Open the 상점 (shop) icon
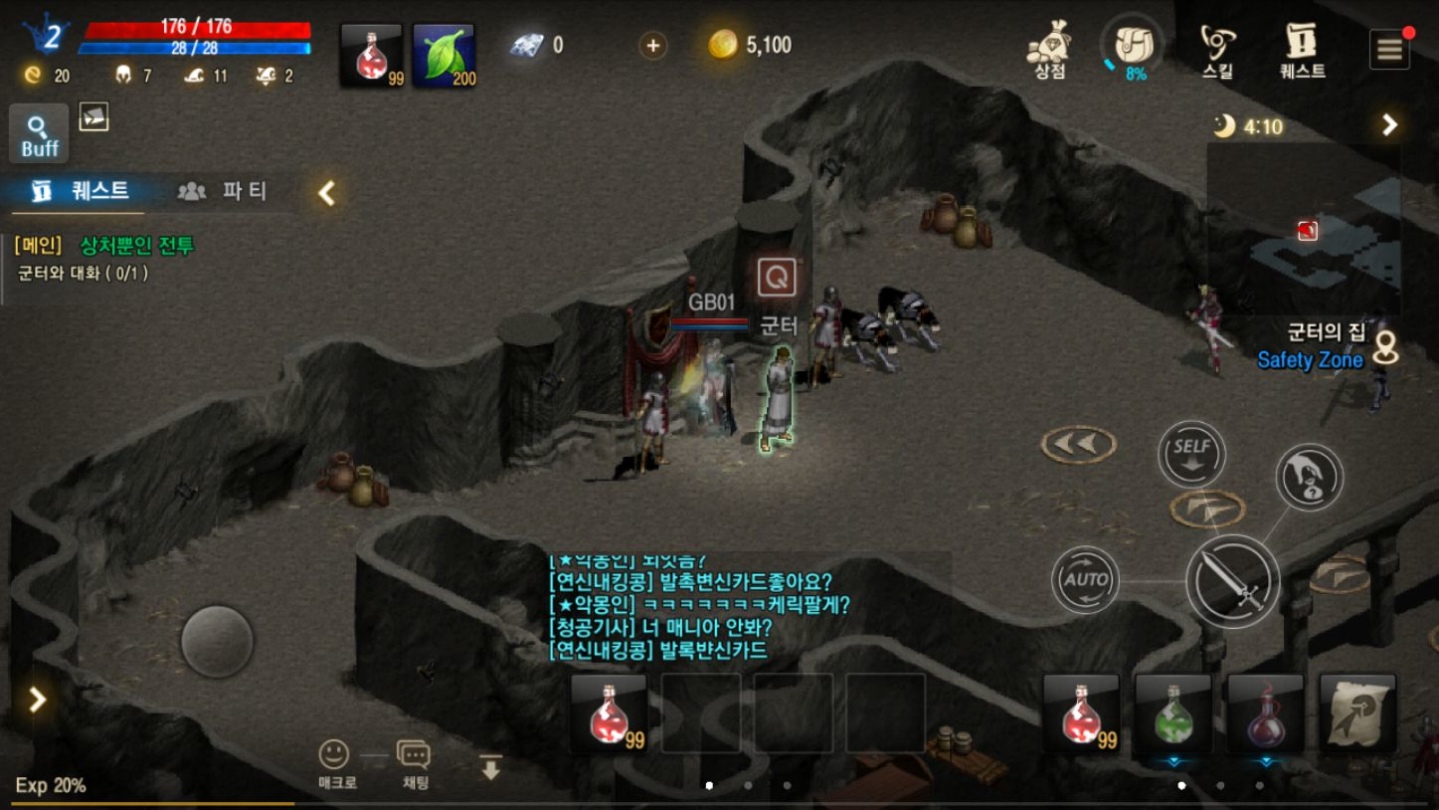This screenshot has height=810, width=1439. pos(1046,48)
